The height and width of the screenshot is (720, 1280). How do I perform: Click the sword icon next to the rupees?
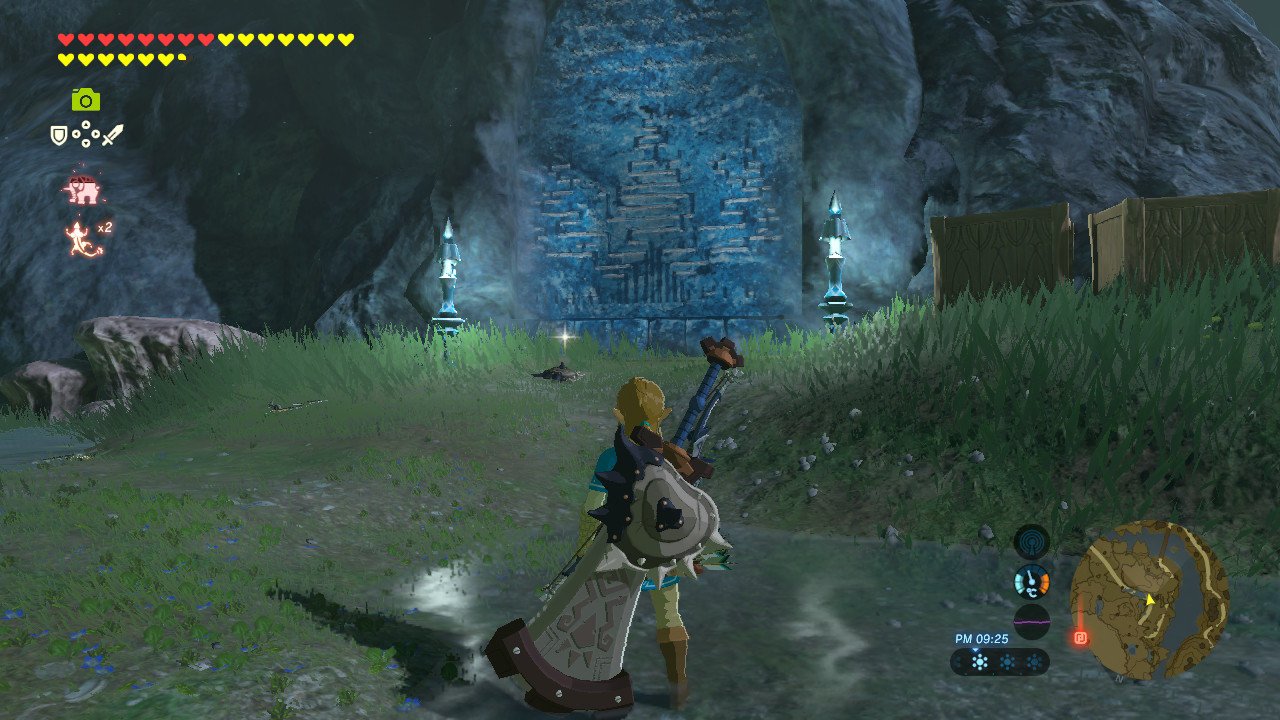click(x=111, y=134)
